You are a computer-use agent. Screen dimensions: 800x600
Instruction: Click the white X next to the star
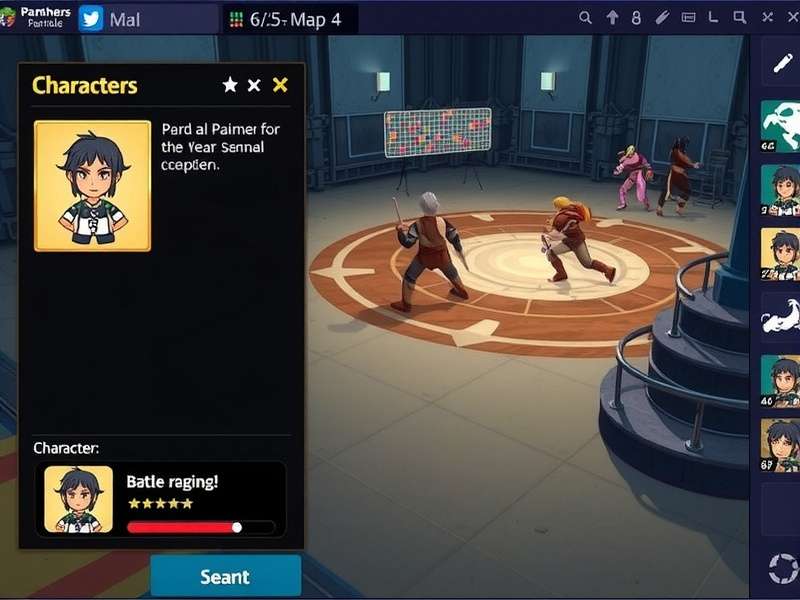coord(254,85)
